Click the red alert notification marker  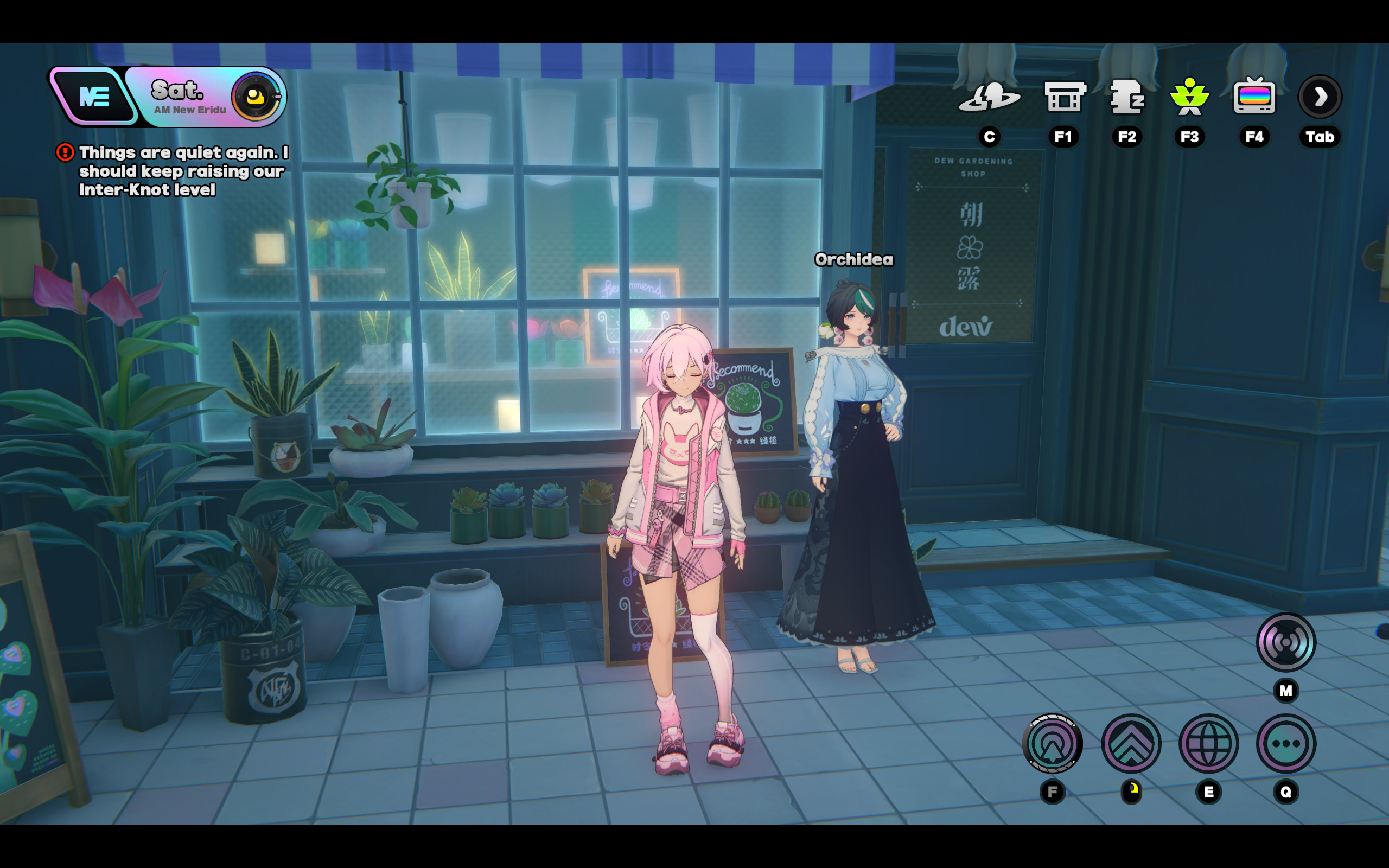click(x=66, y=152)
